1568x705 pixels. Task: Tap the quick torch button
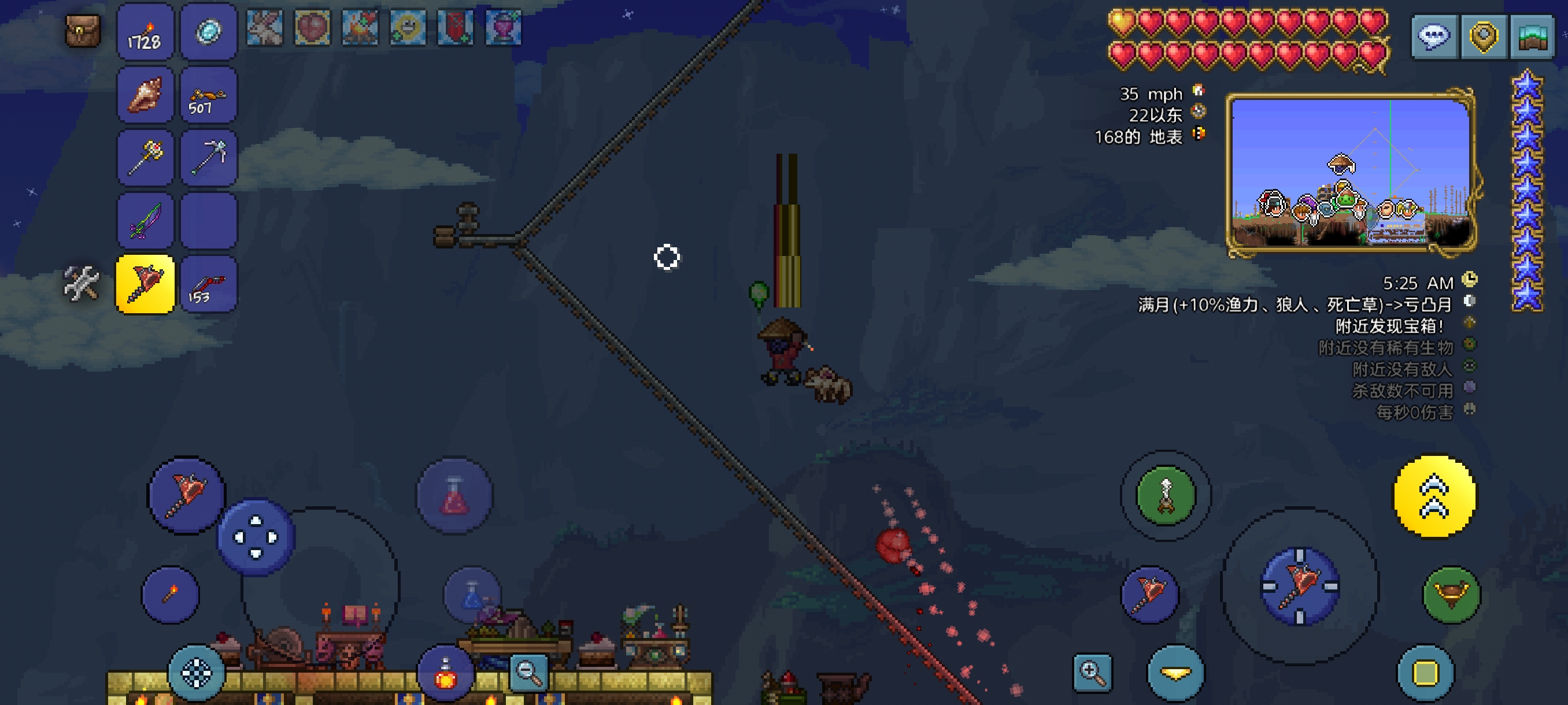171,594
